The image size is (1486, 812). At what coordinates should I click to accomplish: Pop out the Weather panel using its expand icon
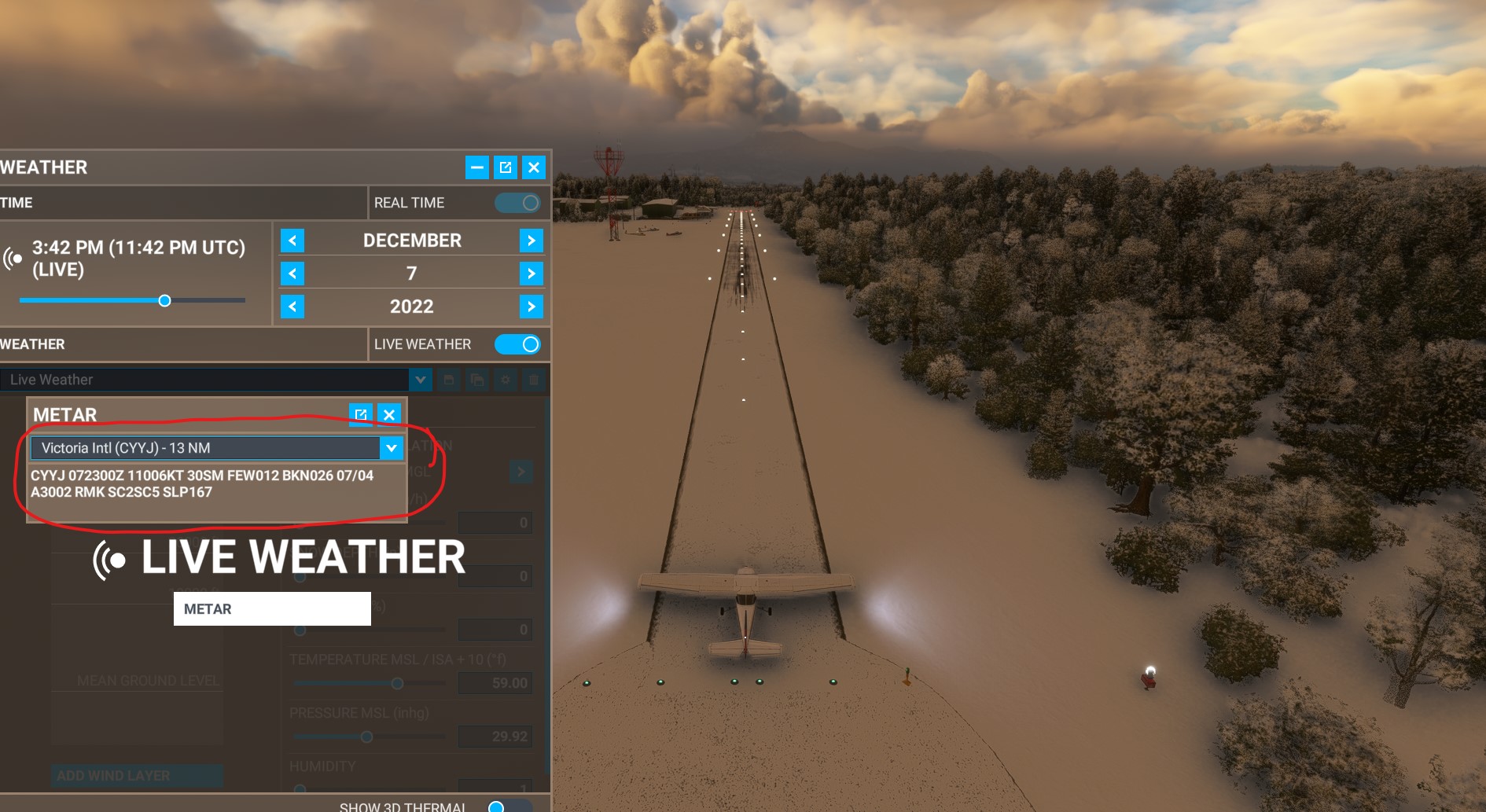pos(506,167)
